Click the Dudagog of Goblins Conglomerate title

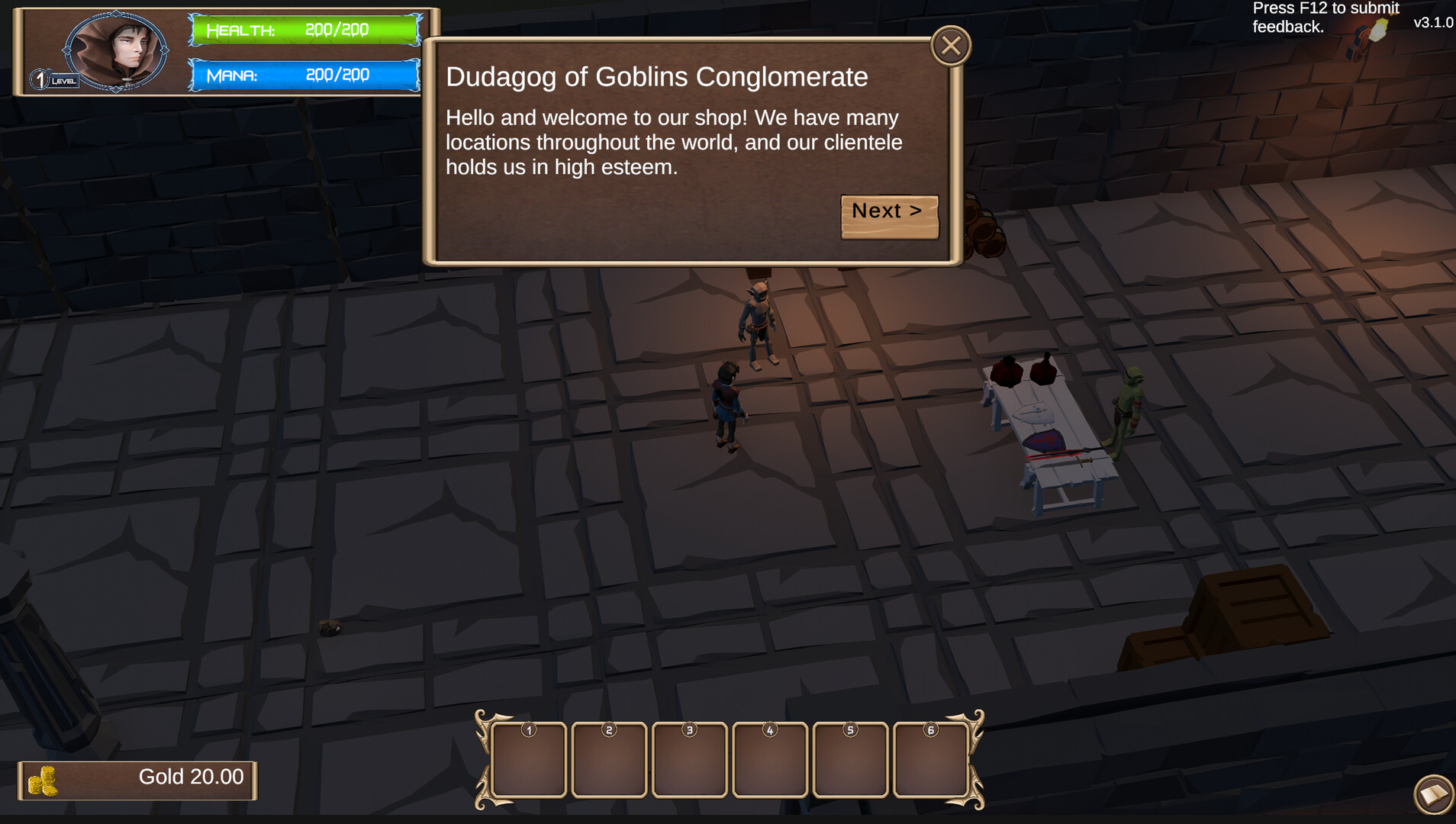coord(656,76)
